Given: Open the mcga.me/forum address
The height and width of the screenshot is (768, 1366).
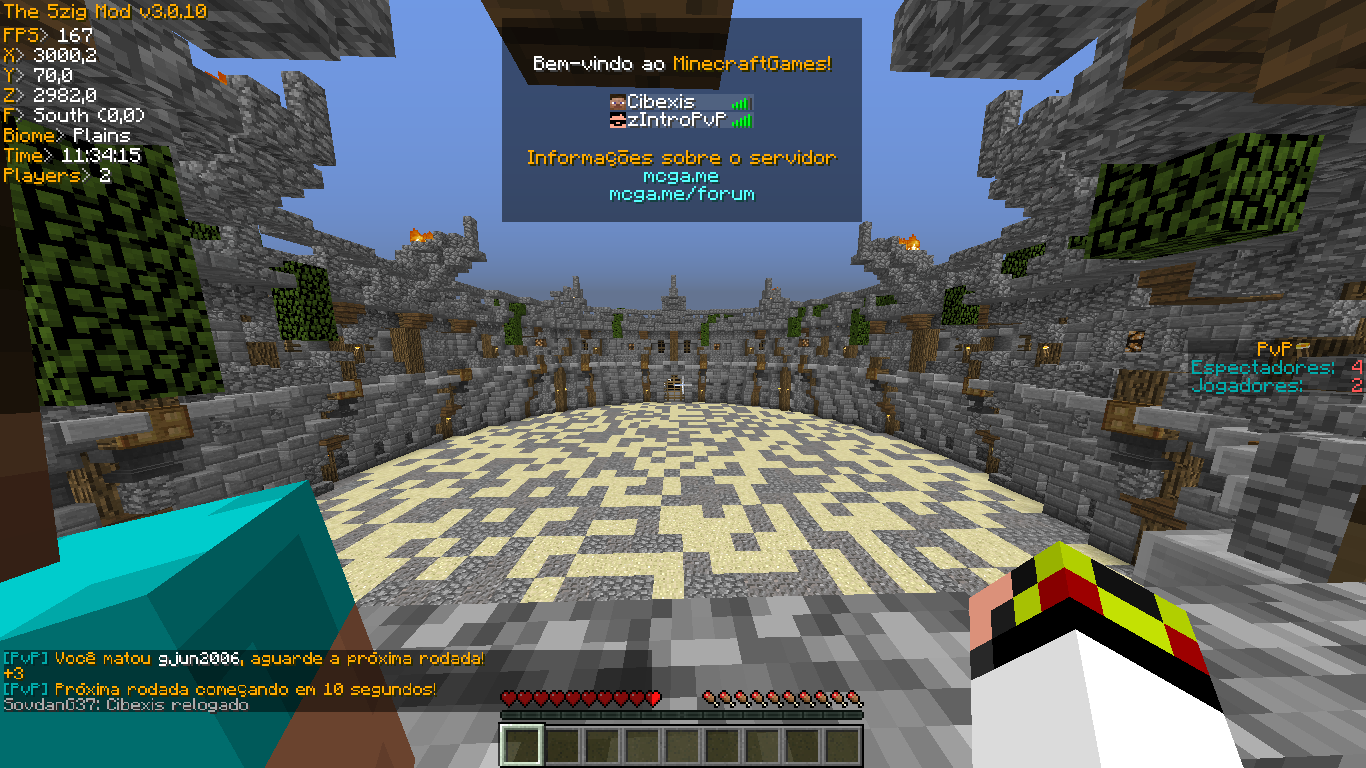Looking at the screenshot, I should 681,194.
